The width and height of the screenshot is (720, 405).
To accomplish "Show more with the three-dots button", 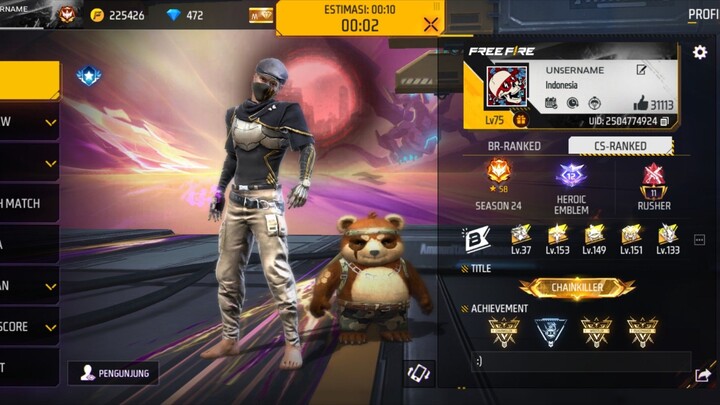I will pos(699,240).
